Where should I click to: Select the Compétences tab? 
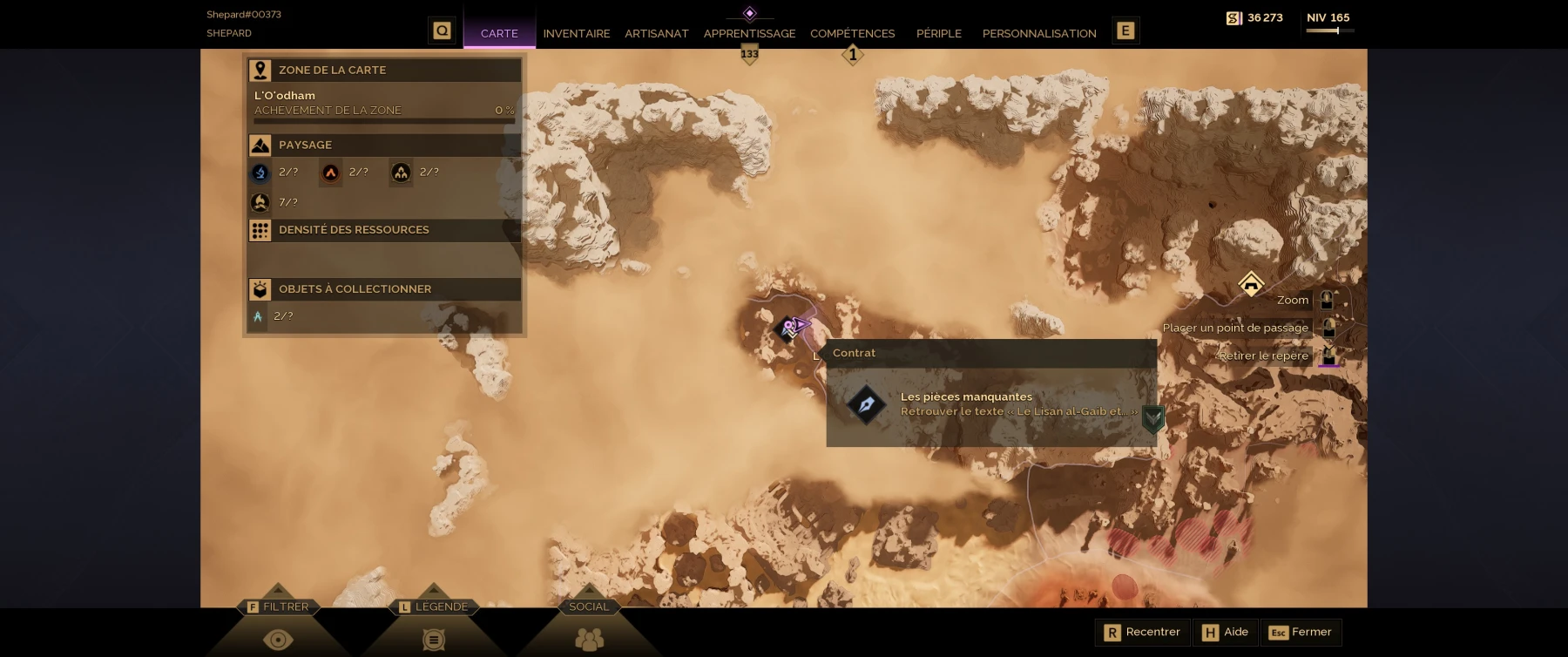click(x=852, y=33)
